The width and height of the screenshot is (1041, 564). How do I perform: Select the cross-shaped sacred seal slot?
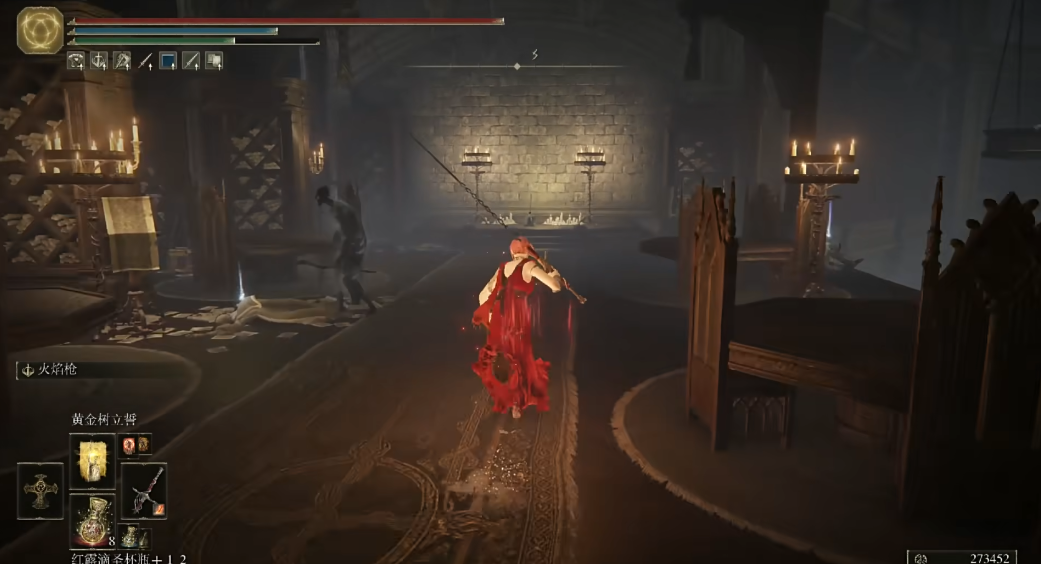[x=41, y=490]
